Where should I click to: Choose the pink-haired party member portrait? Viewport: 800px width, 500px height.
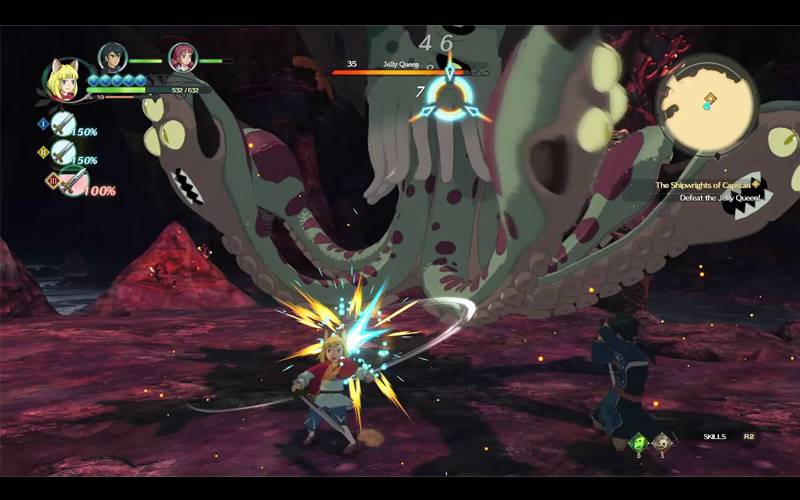point(182,58)
